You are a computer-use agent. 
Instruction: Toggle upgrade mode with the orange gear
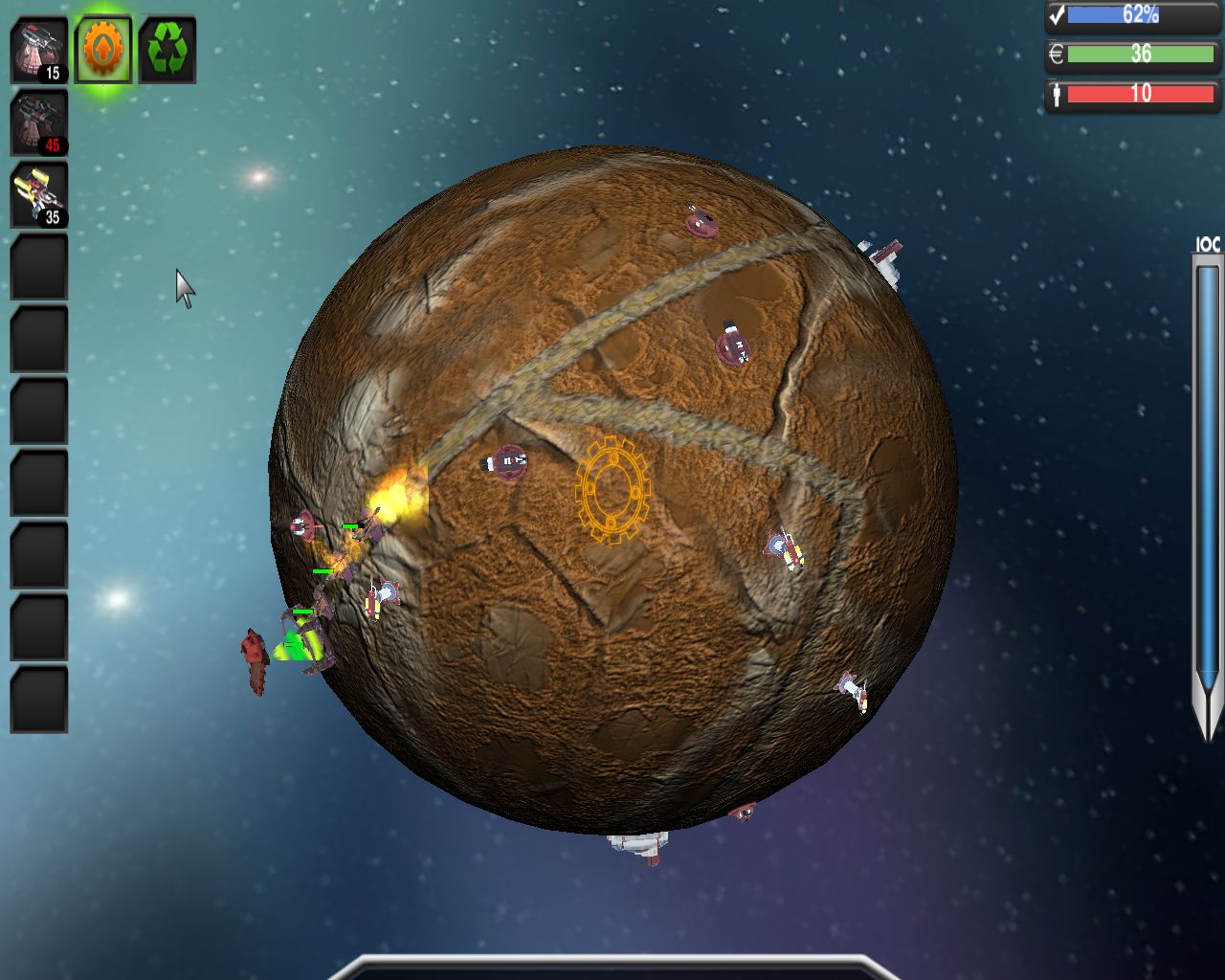point(102,47)
